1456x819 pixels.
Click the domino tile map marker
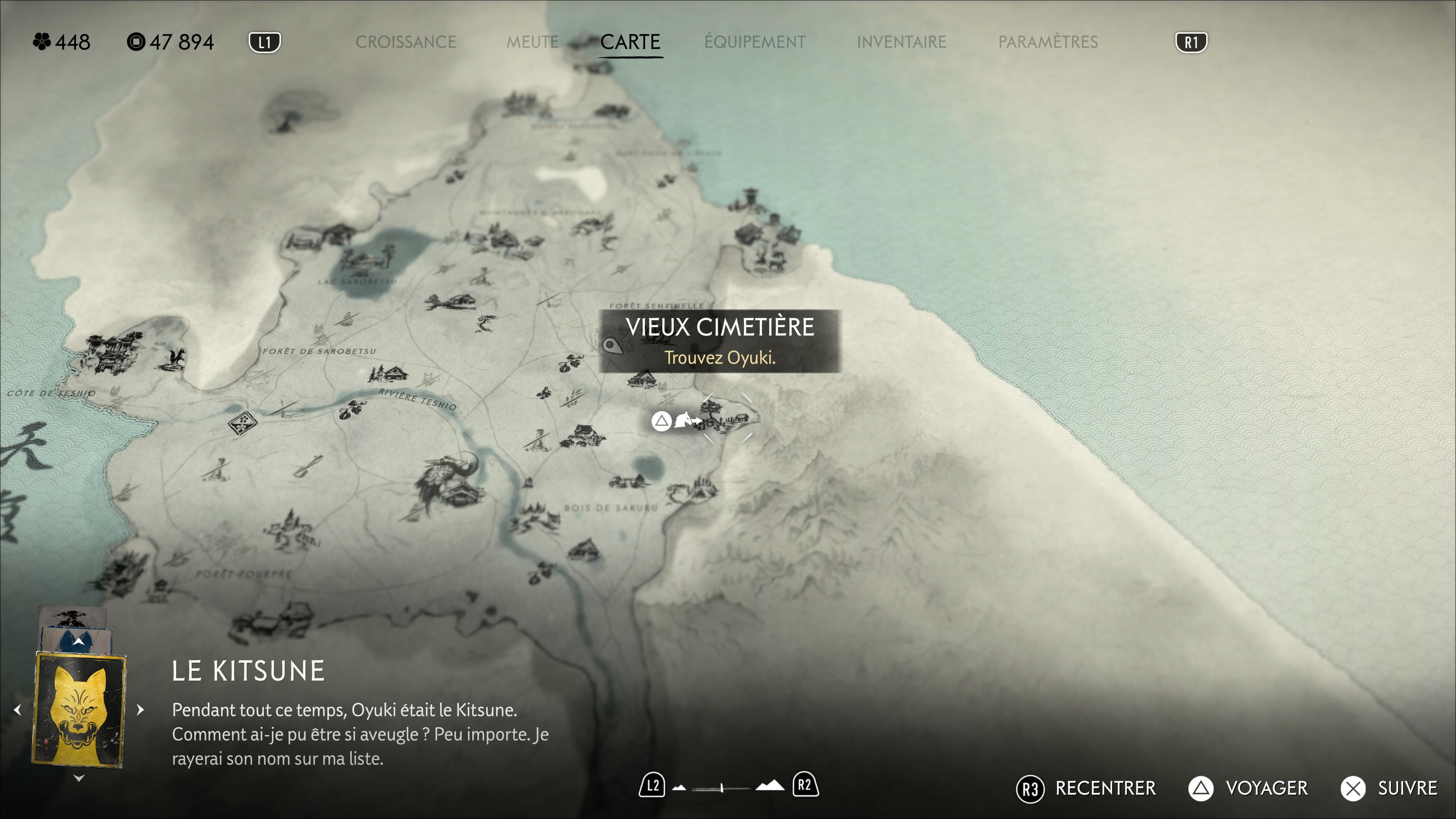(x=242, y=422)
